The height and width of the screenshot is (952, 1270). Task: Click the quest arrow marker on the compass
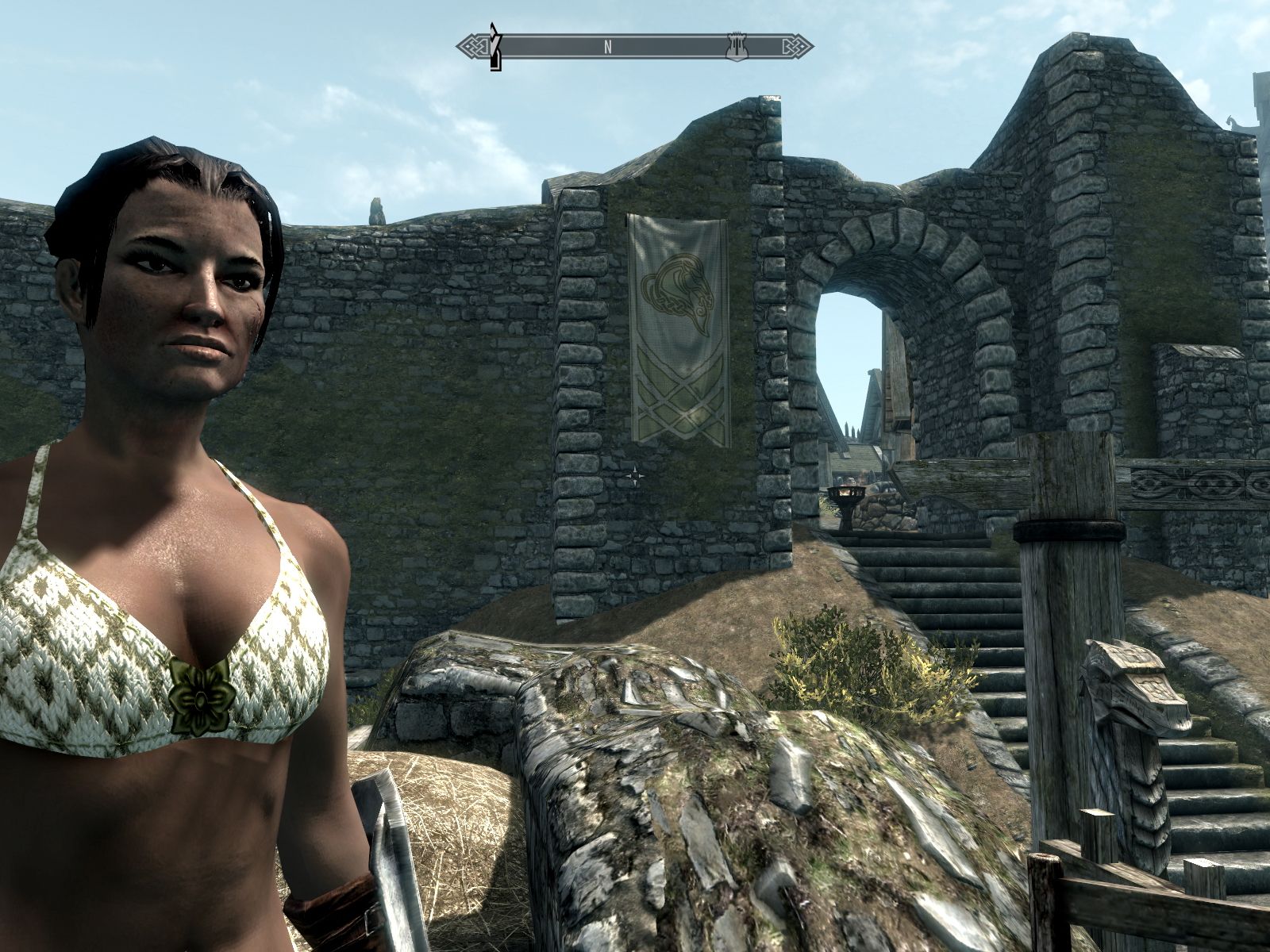pos(496,48)
